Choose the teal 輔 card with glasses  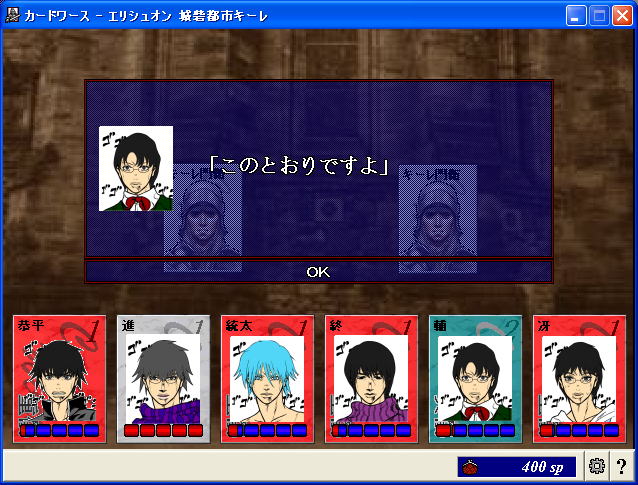(x=475, y=379)
